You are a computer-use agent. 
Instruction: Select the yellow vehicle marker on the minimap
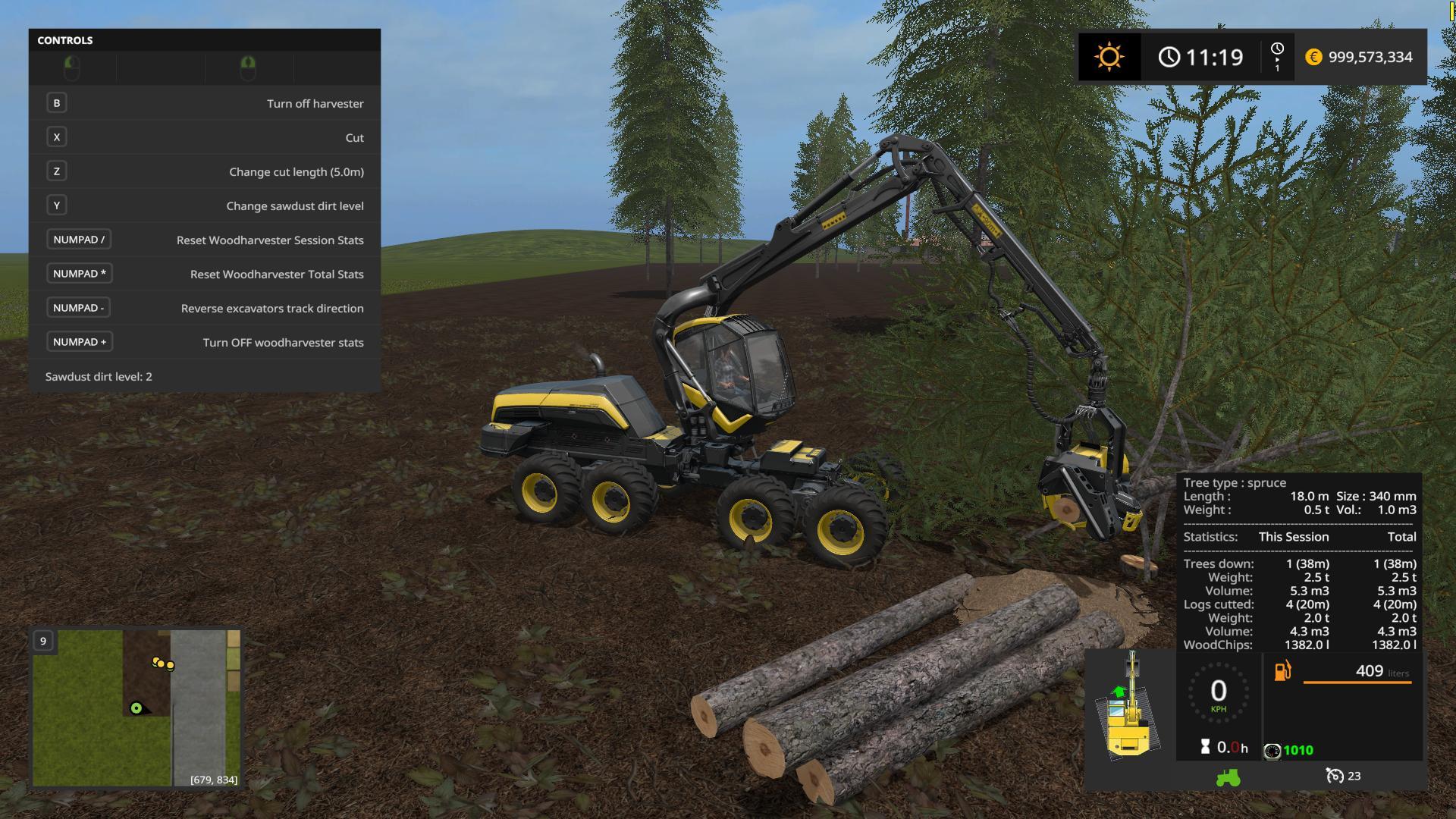(x=163, y=664)
